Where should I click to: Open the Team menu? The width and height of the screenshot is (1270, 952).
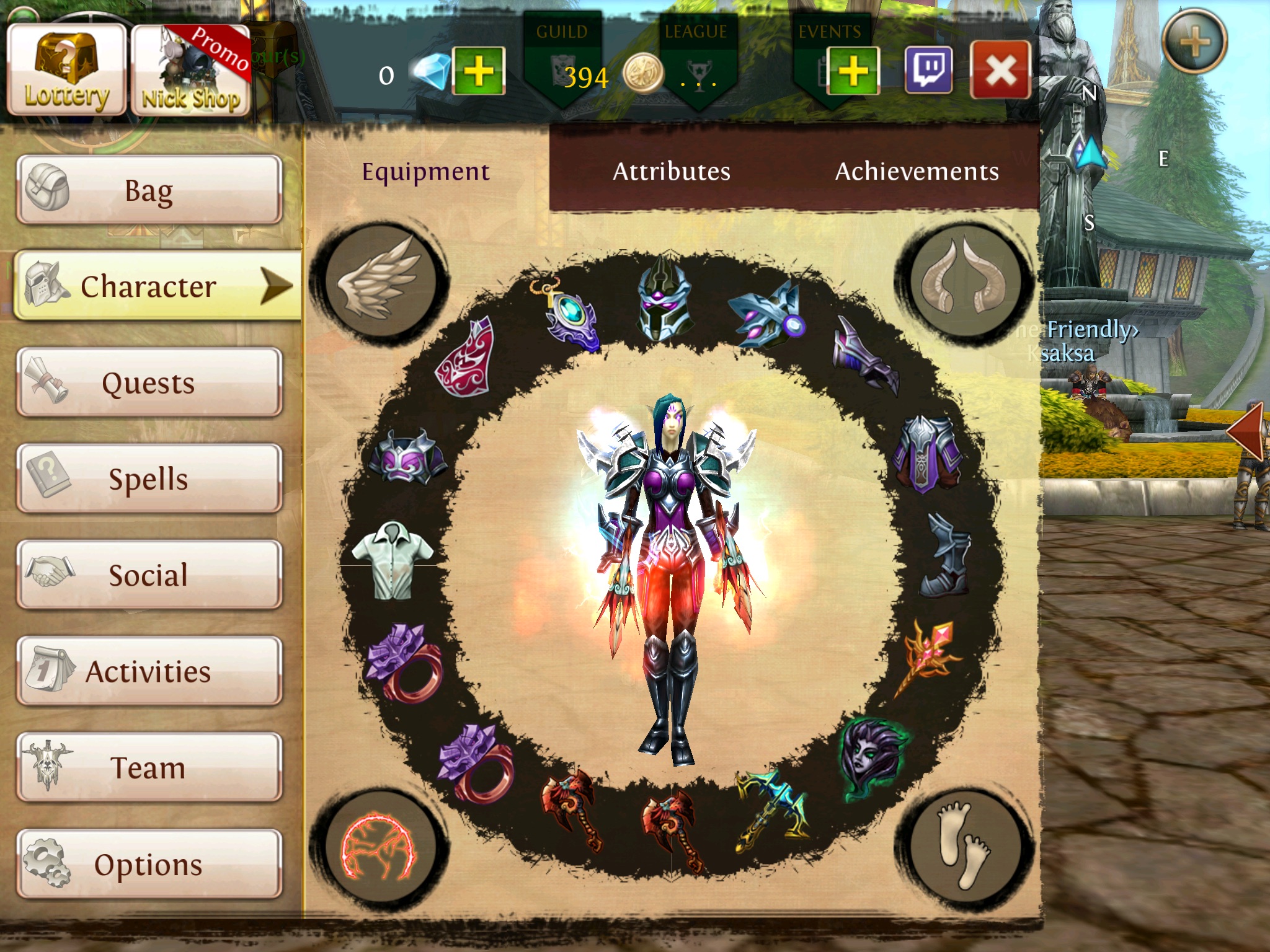pos(149,767)
